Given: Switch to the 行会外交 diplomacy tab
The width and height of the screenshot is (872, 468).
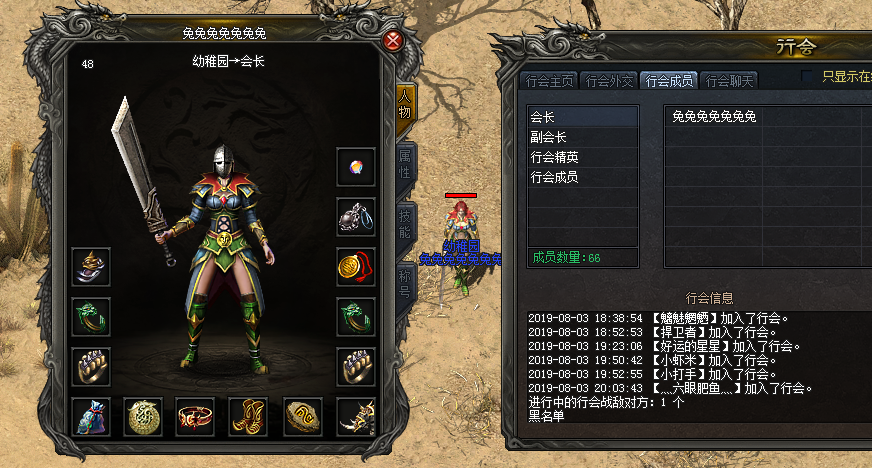Looking at the screenshot, I should point(608,81).
